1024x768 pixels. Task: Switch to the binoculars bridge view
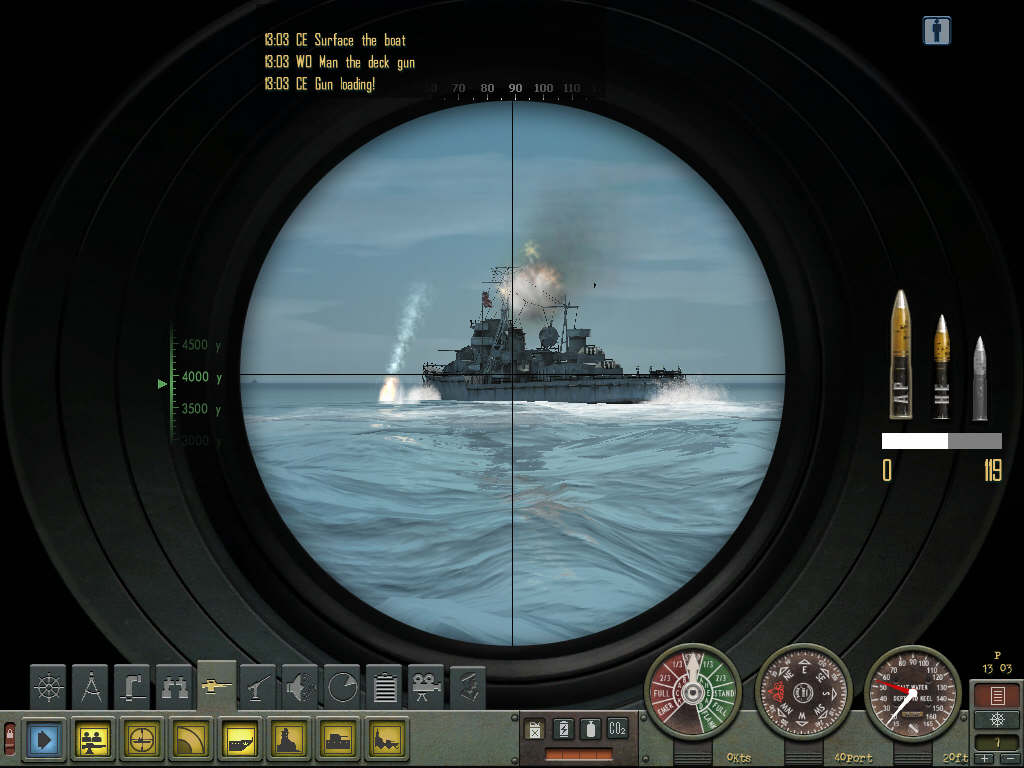(175, 686)
